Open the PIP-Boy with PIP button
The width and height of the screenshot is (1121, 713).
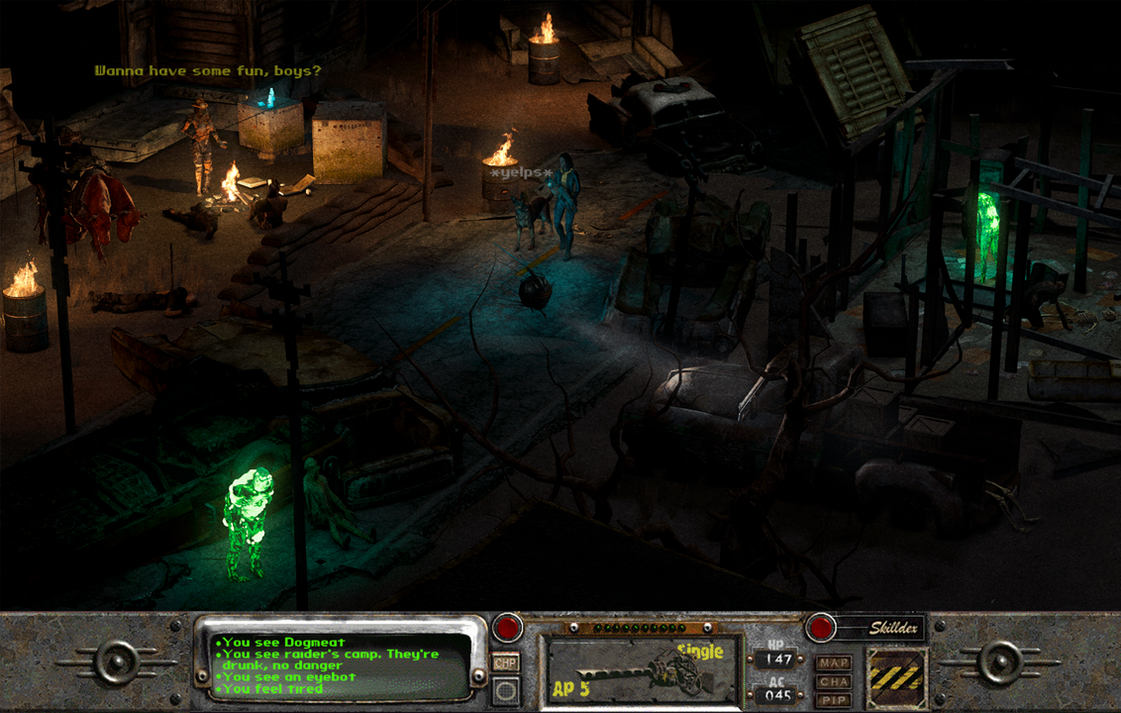(834, 700)
